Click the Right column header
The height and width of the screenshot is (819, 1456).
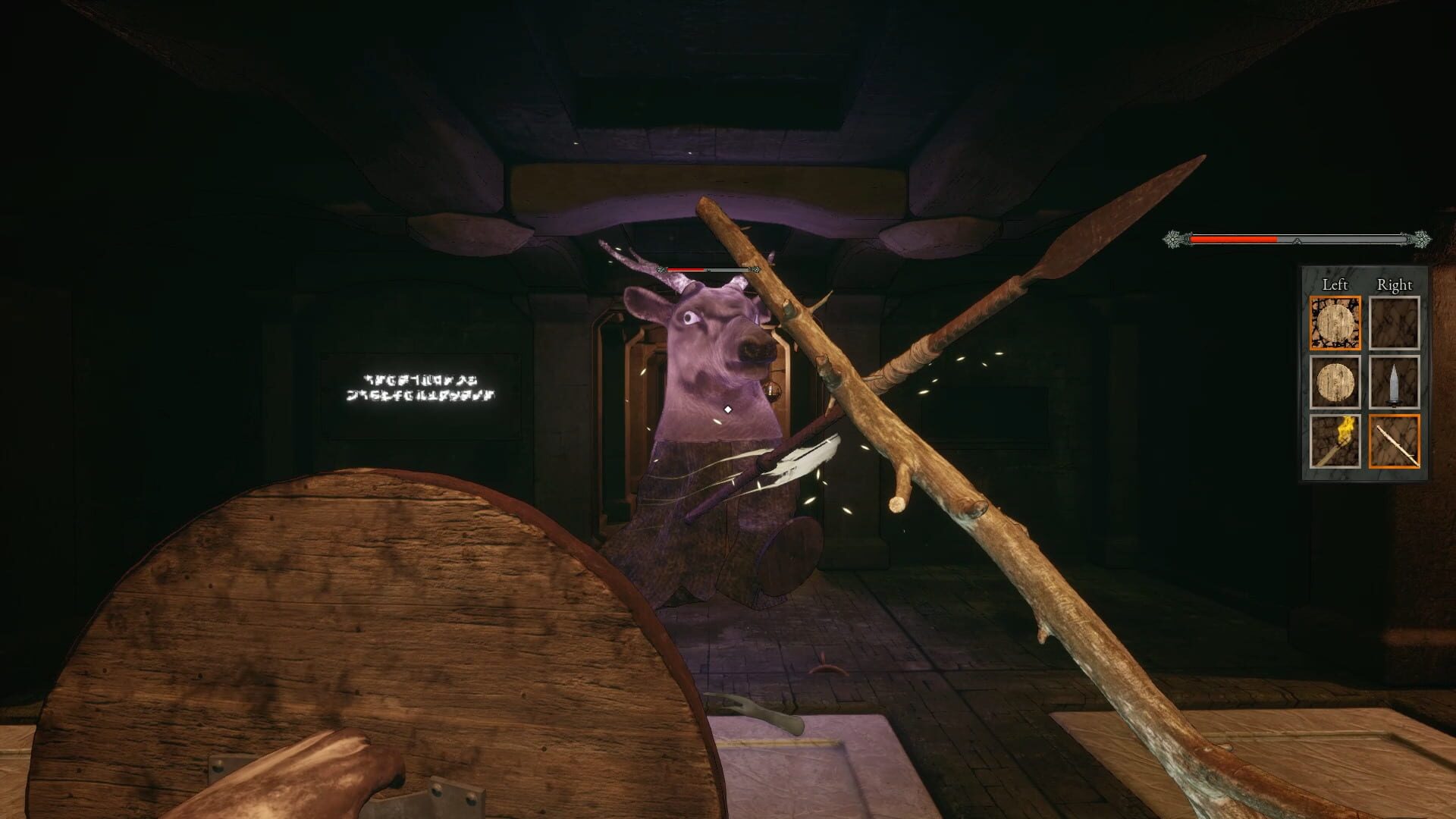click(1395, 284)
